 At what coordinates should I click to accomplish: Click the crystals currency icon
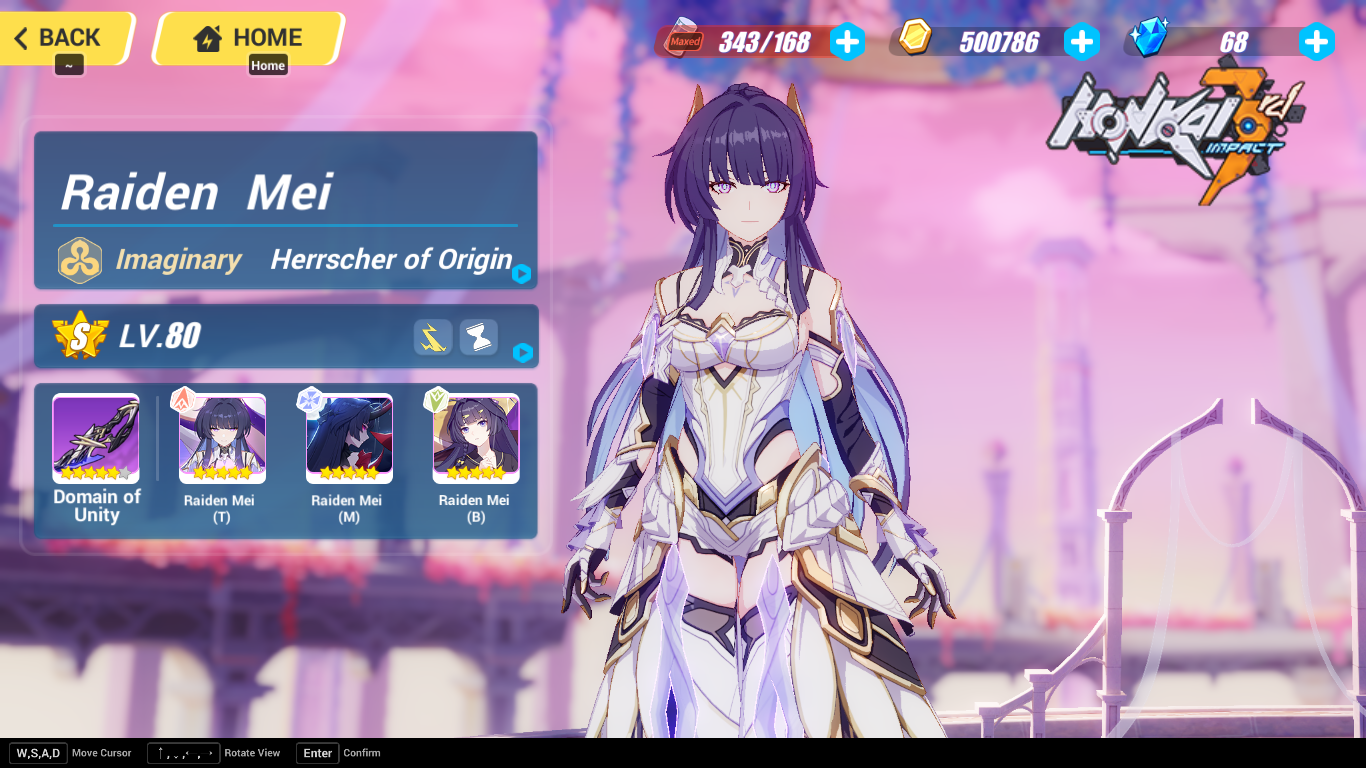1148,38
